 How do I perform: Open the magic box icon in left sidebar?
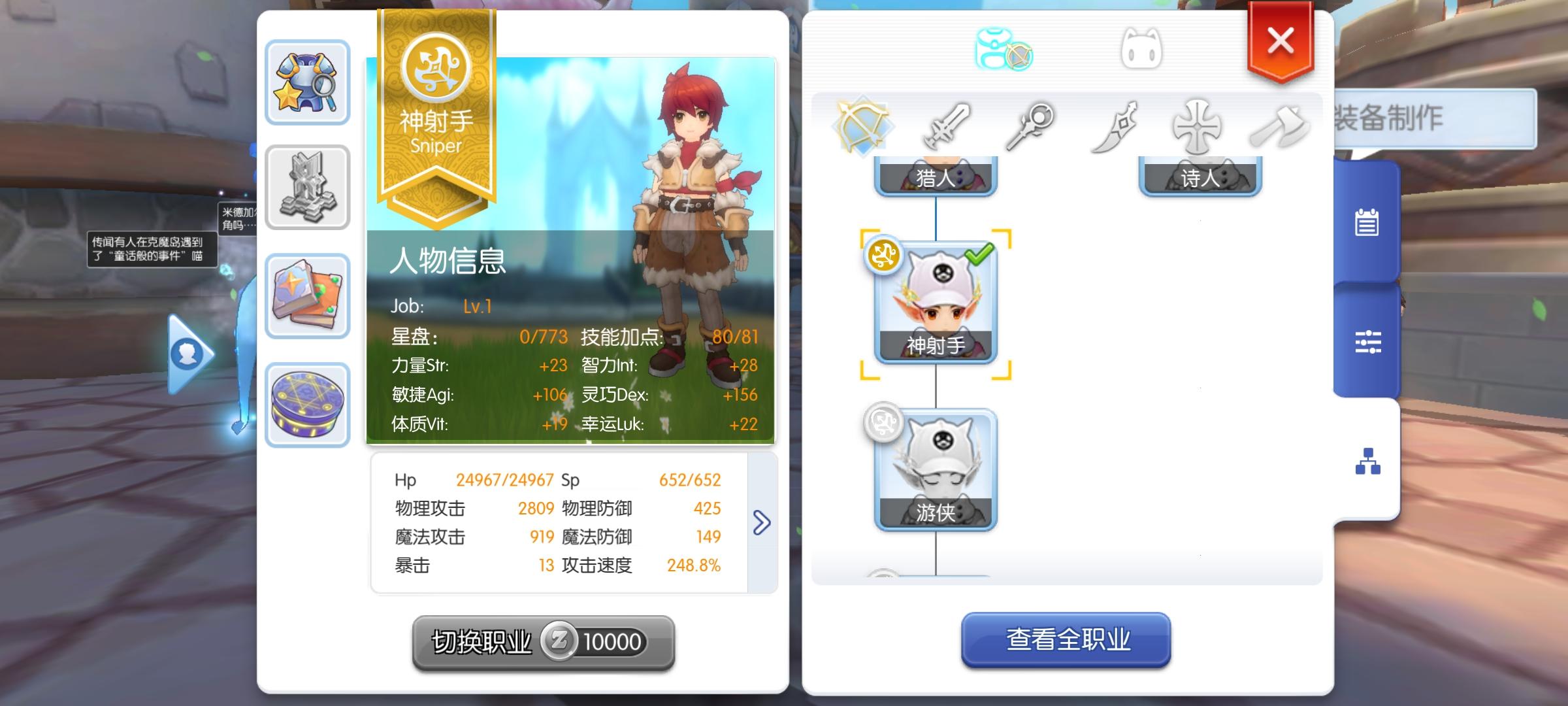click(x=308, y=405)
